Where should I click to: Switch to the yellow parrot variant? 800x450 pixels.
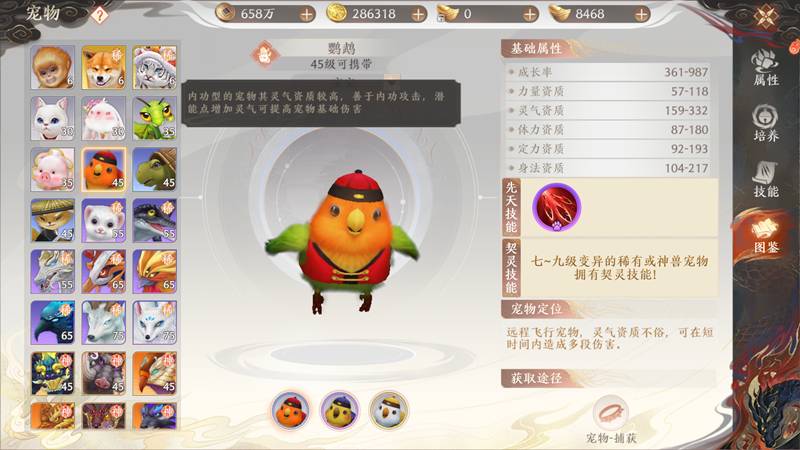(x=339, y=410)
